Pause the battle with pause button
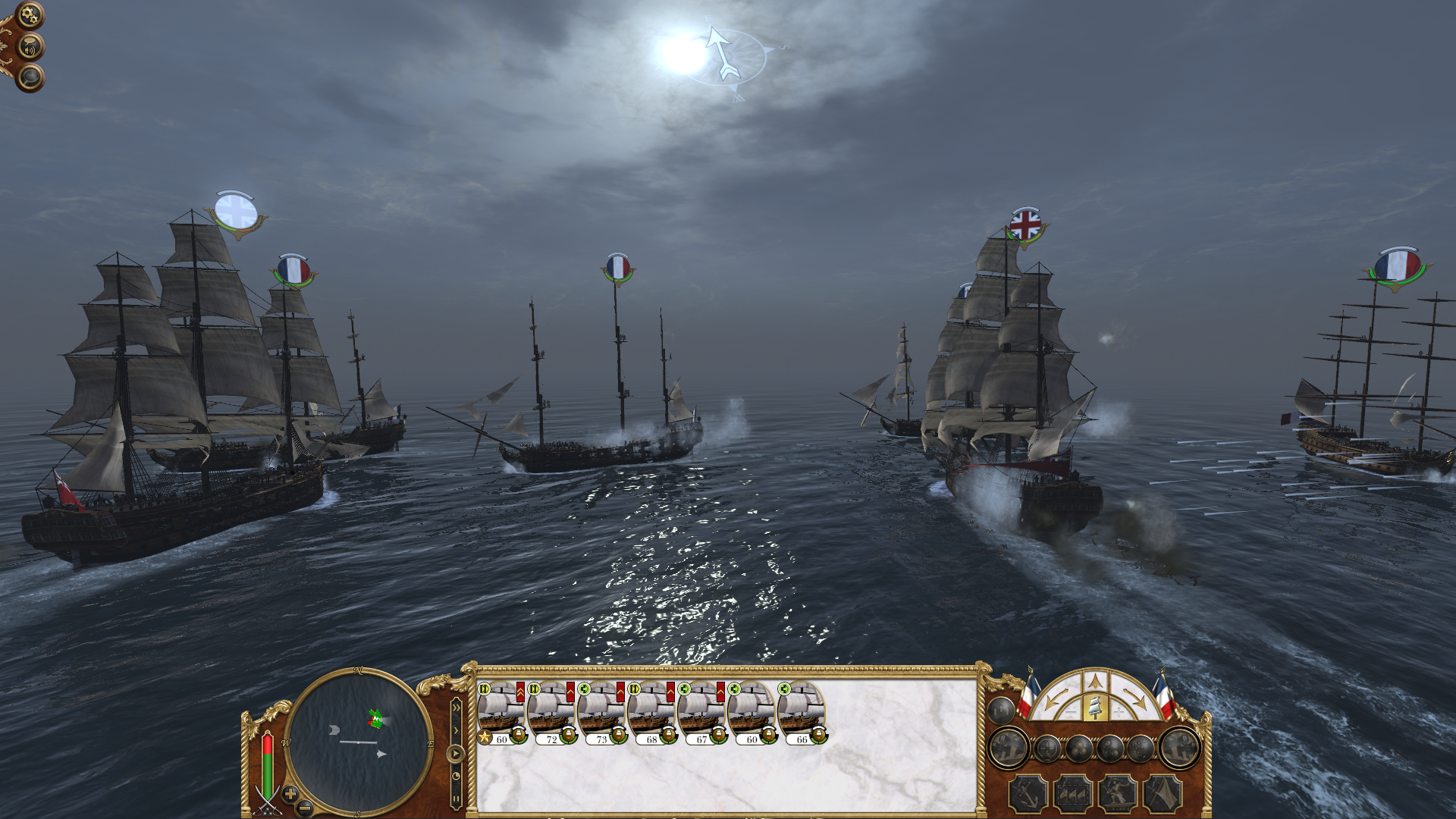The width and height of the screenshot is (1456, 819). 456,799
